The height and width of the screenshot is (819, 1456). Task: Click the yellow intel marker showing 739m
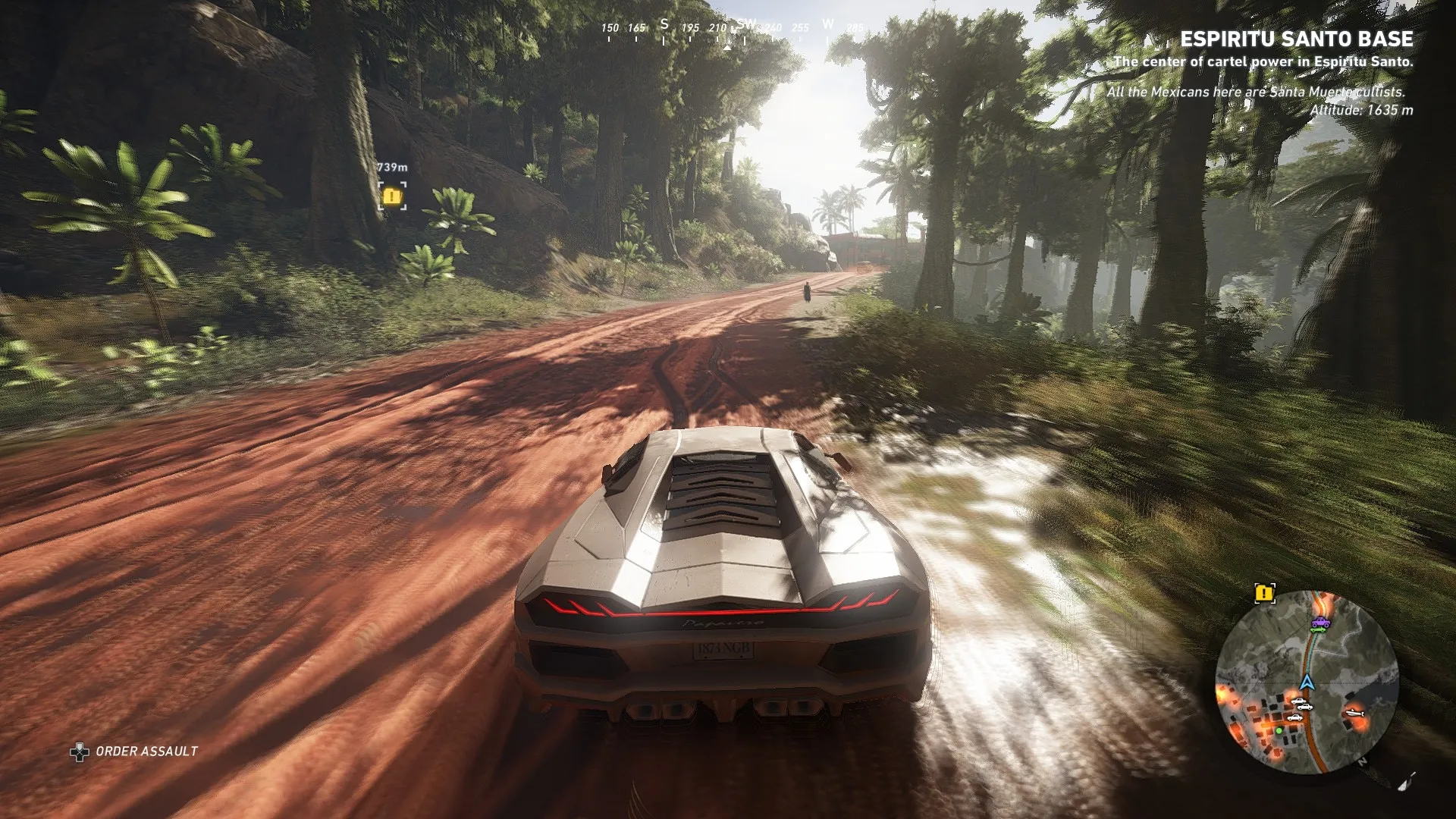click(x=391, y=196)
